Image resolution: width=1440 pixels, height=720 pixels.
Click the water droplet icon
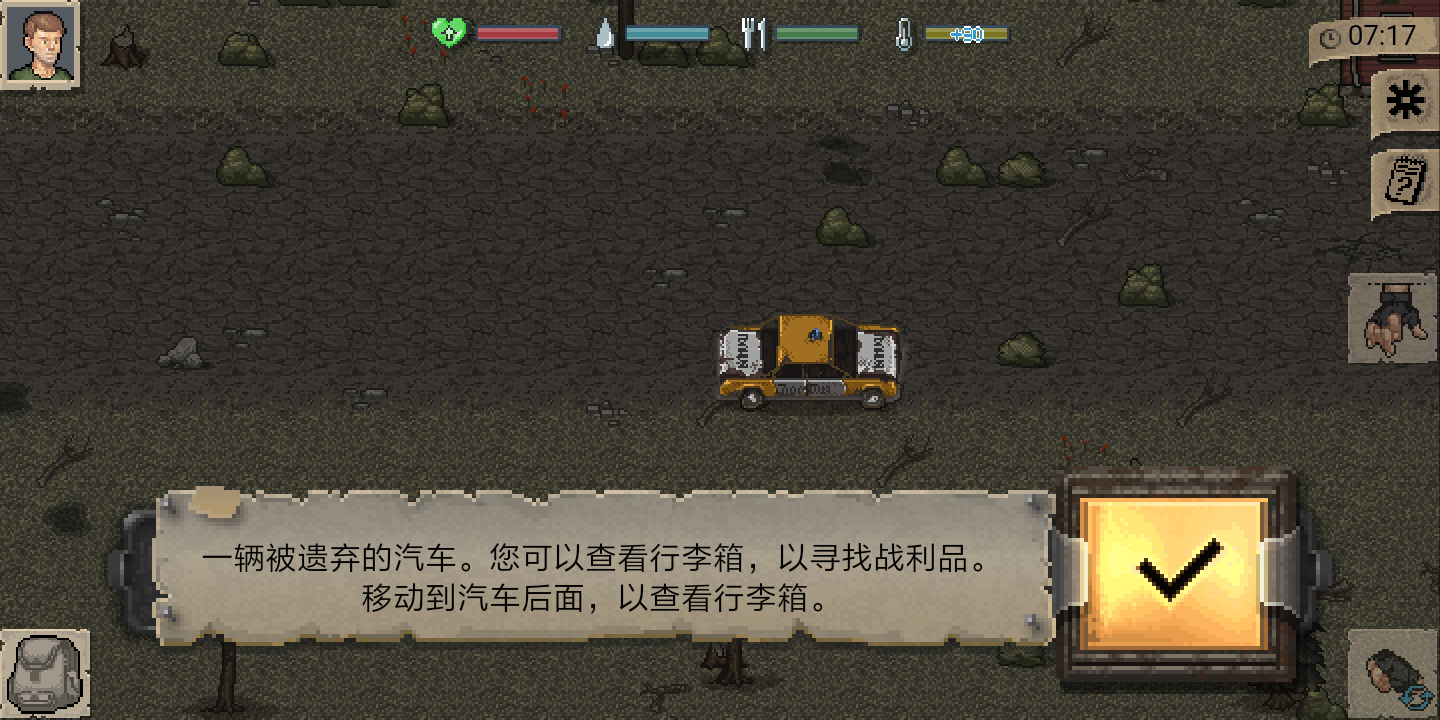607,33
